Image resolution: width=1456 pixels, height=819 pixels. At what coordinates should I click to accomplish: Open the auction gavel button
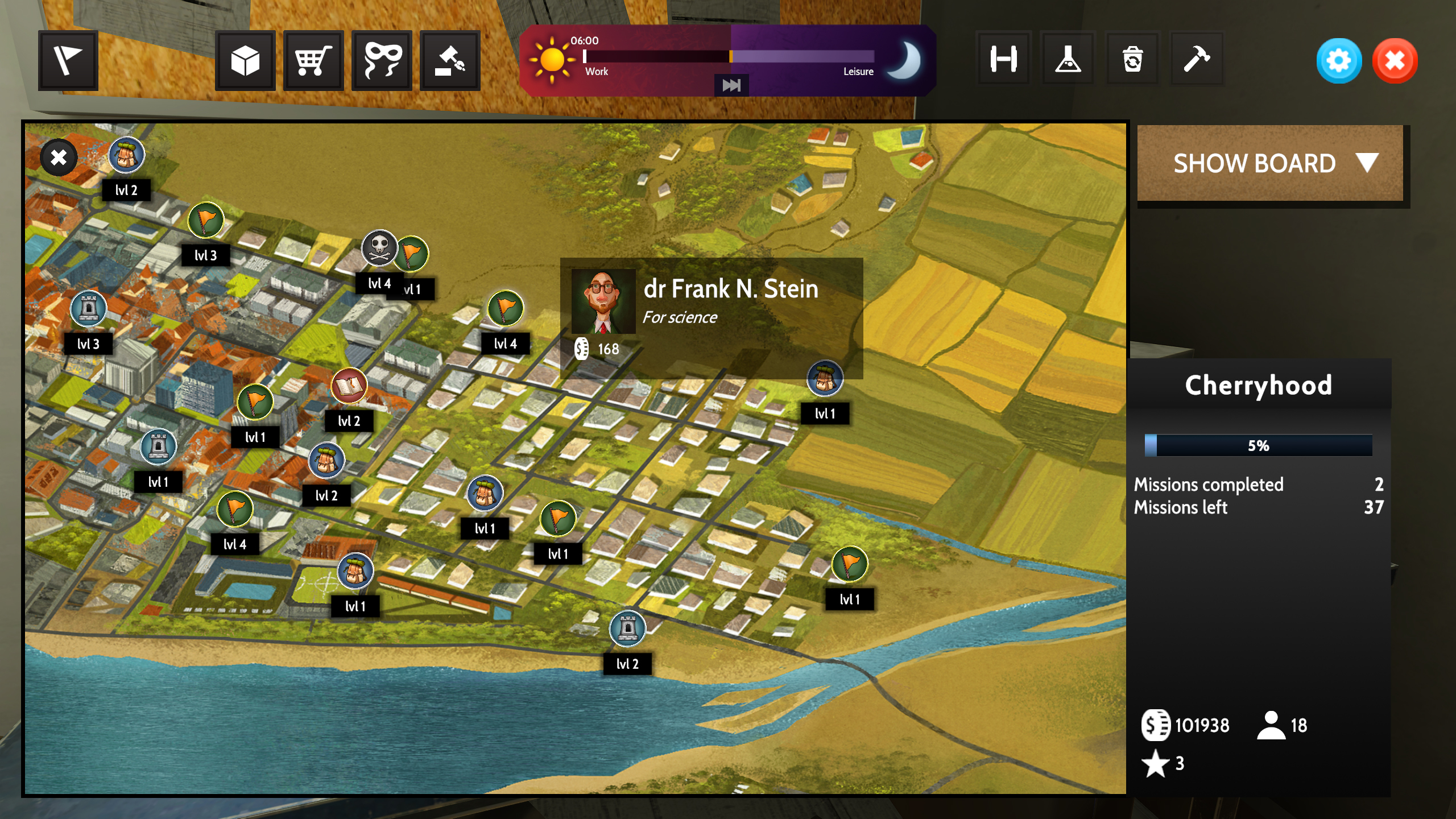450,60
